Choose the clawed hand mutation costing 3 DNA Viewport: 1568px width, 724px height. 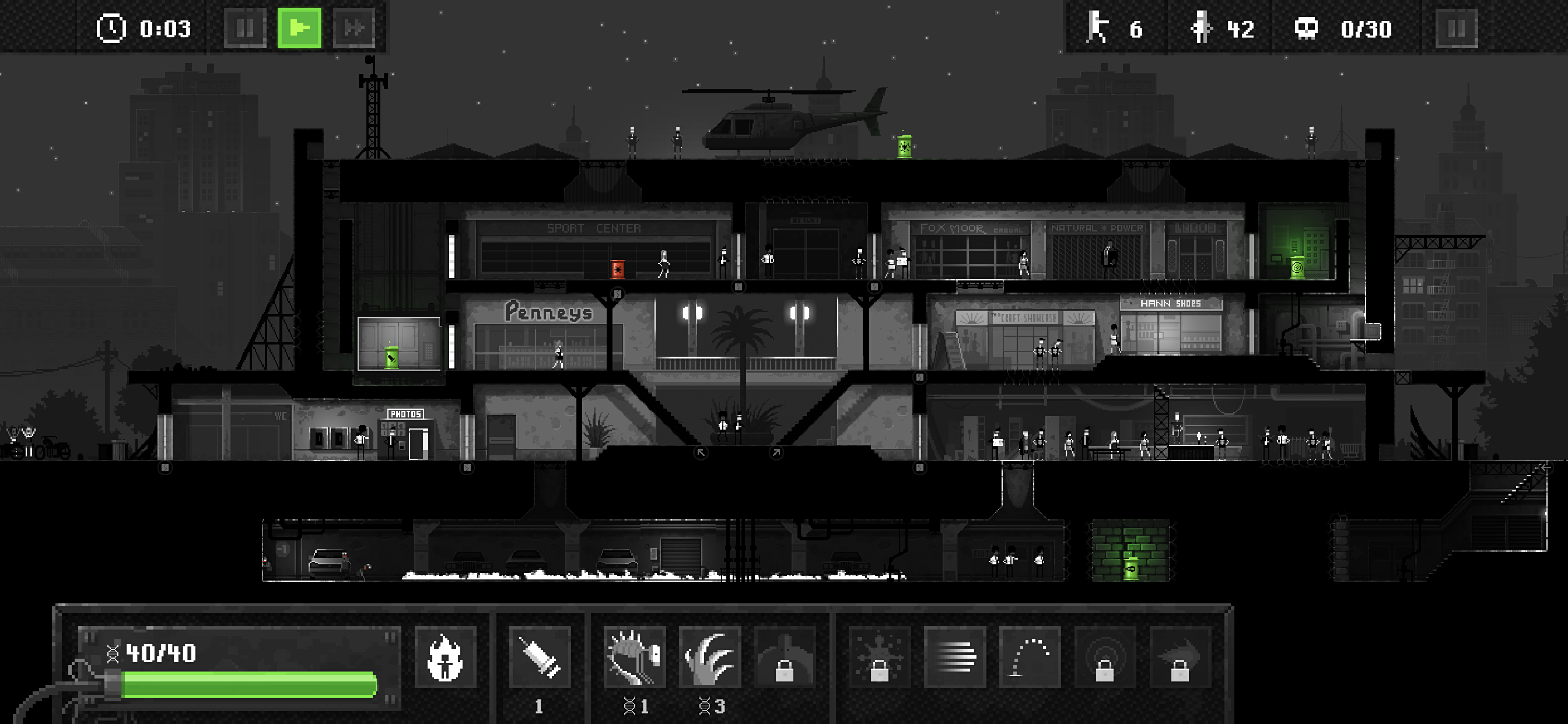tap(710, 657)
